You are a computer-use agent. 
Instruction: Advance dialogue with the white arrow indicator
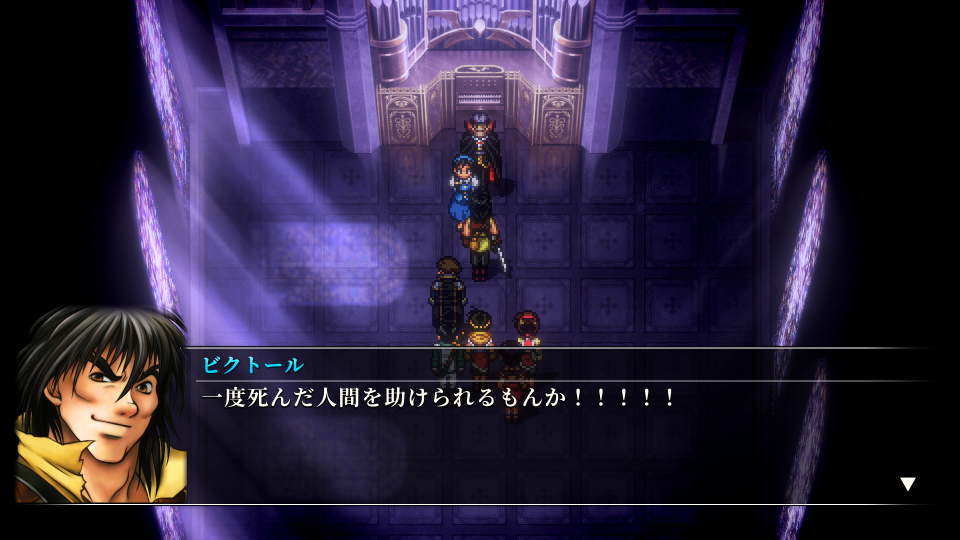click(907, 484)
